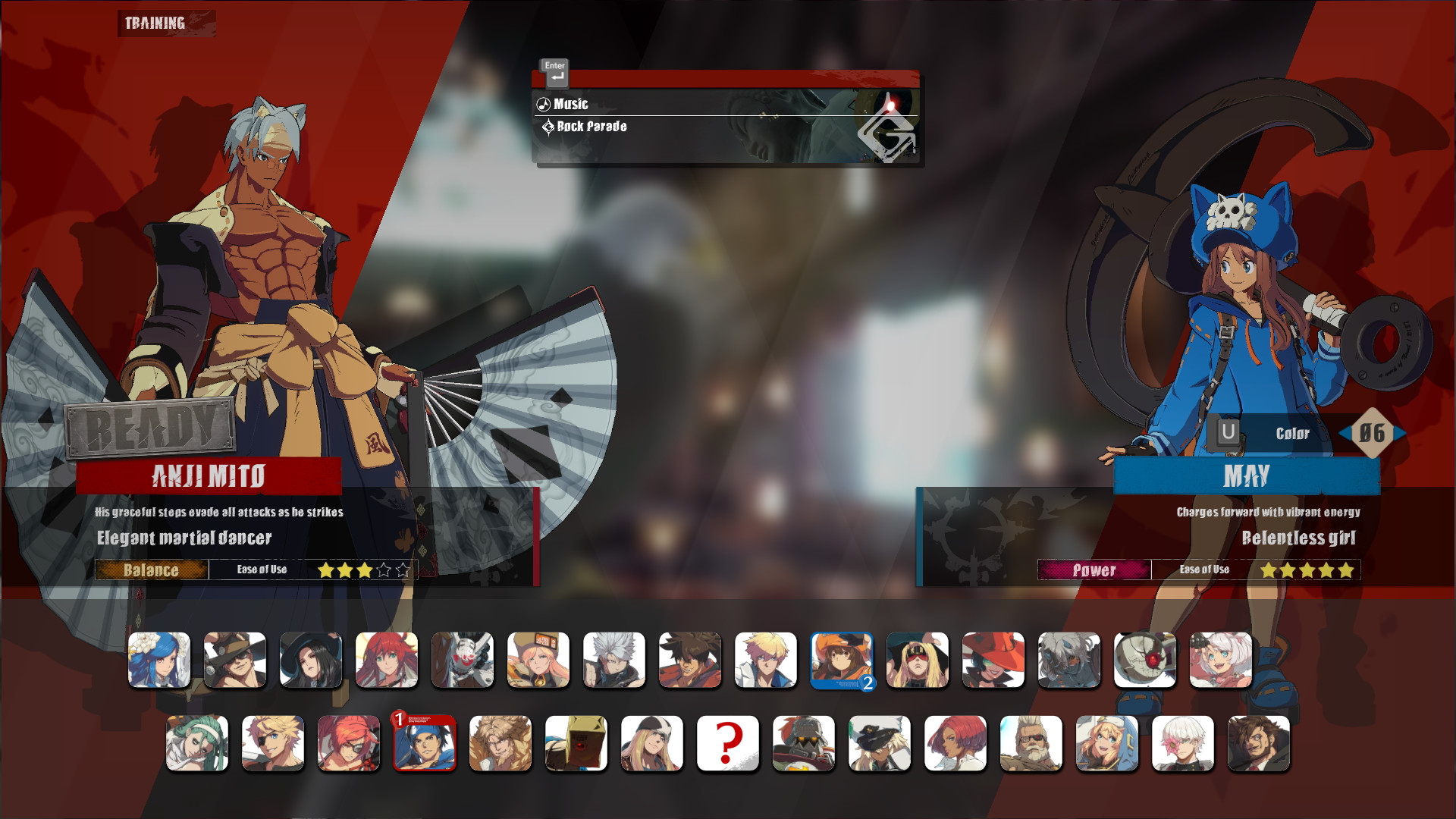
Task: Choose Goldlewis Dickinson's portrait
Action: point(1031,743)
